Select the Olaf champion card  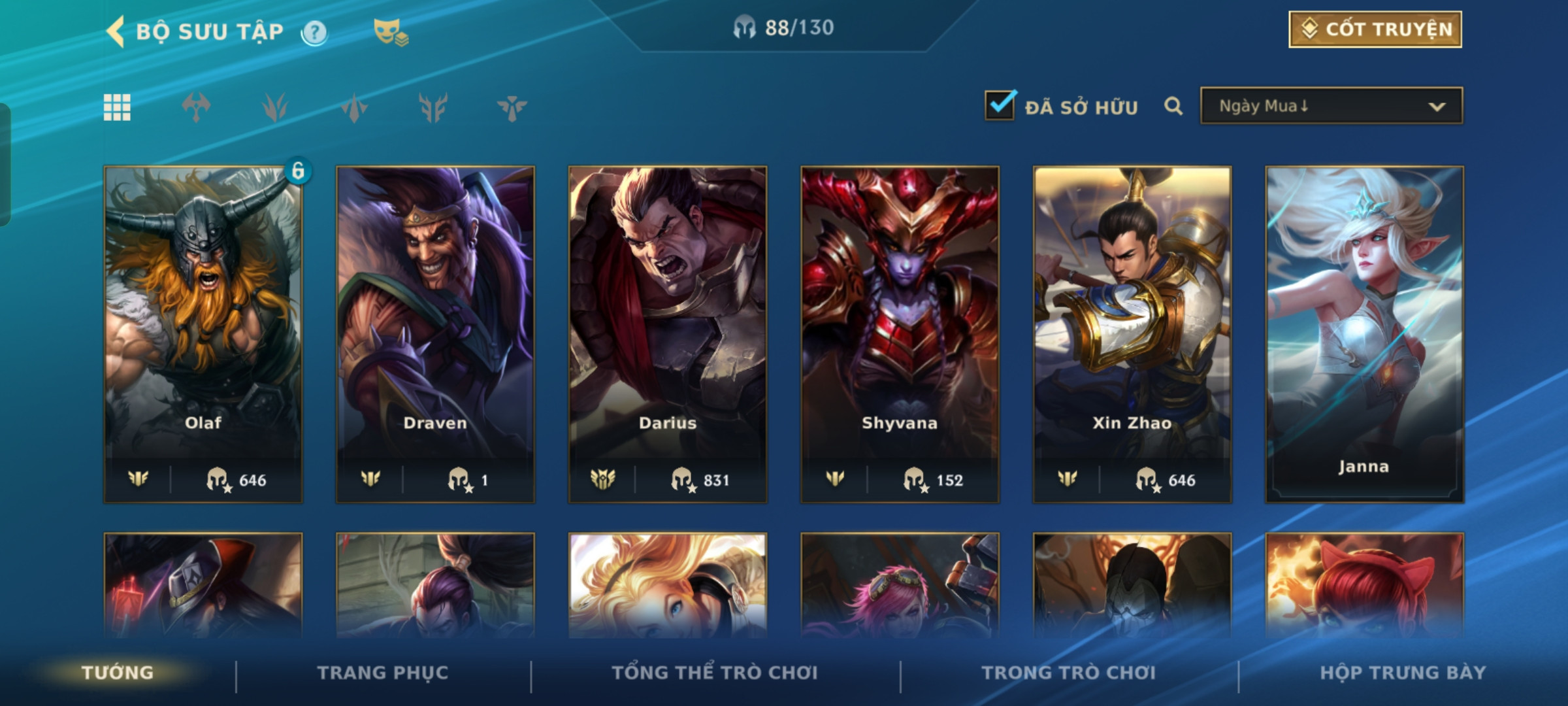[203, 333]
